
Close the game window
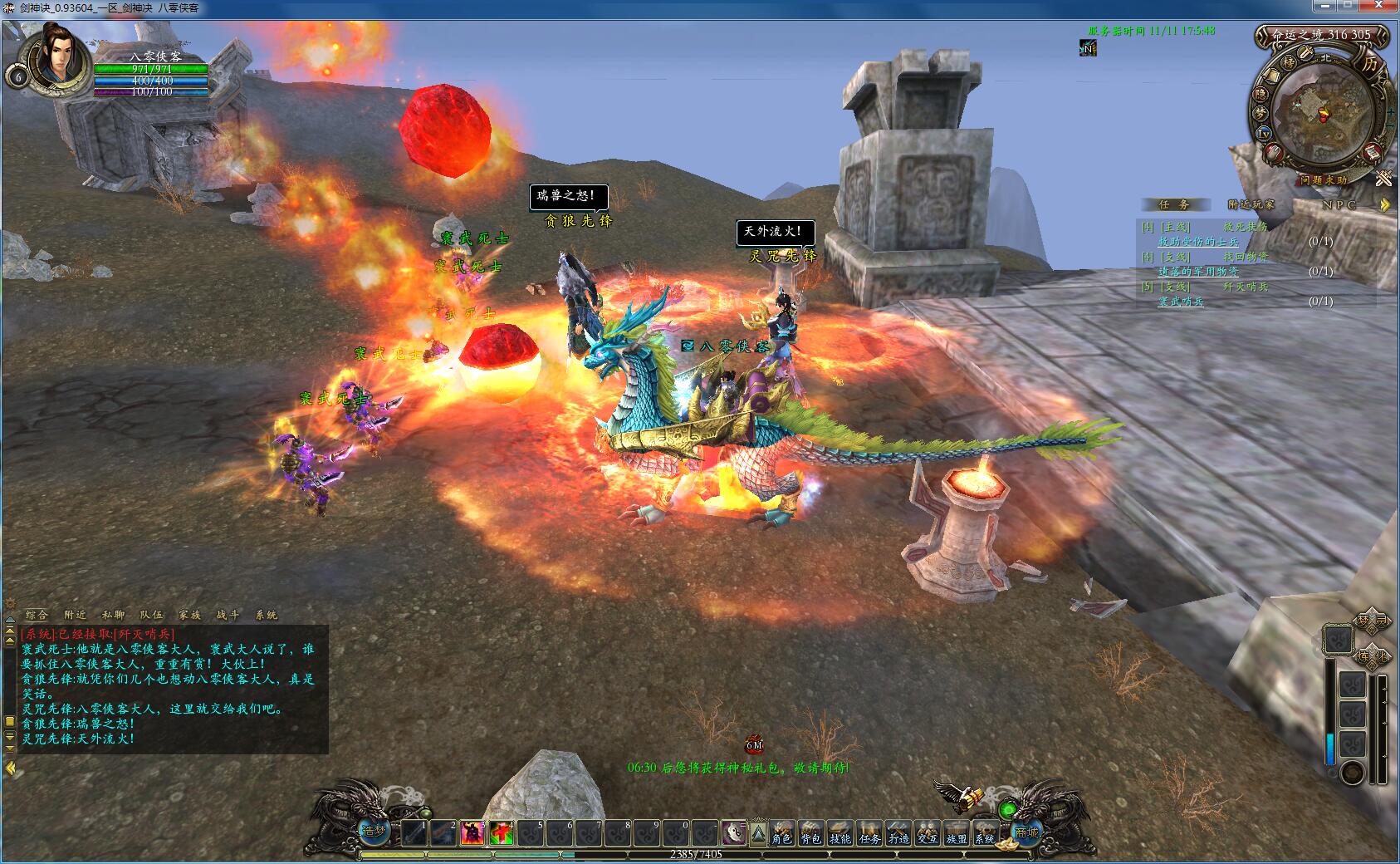click(1383, 7)
